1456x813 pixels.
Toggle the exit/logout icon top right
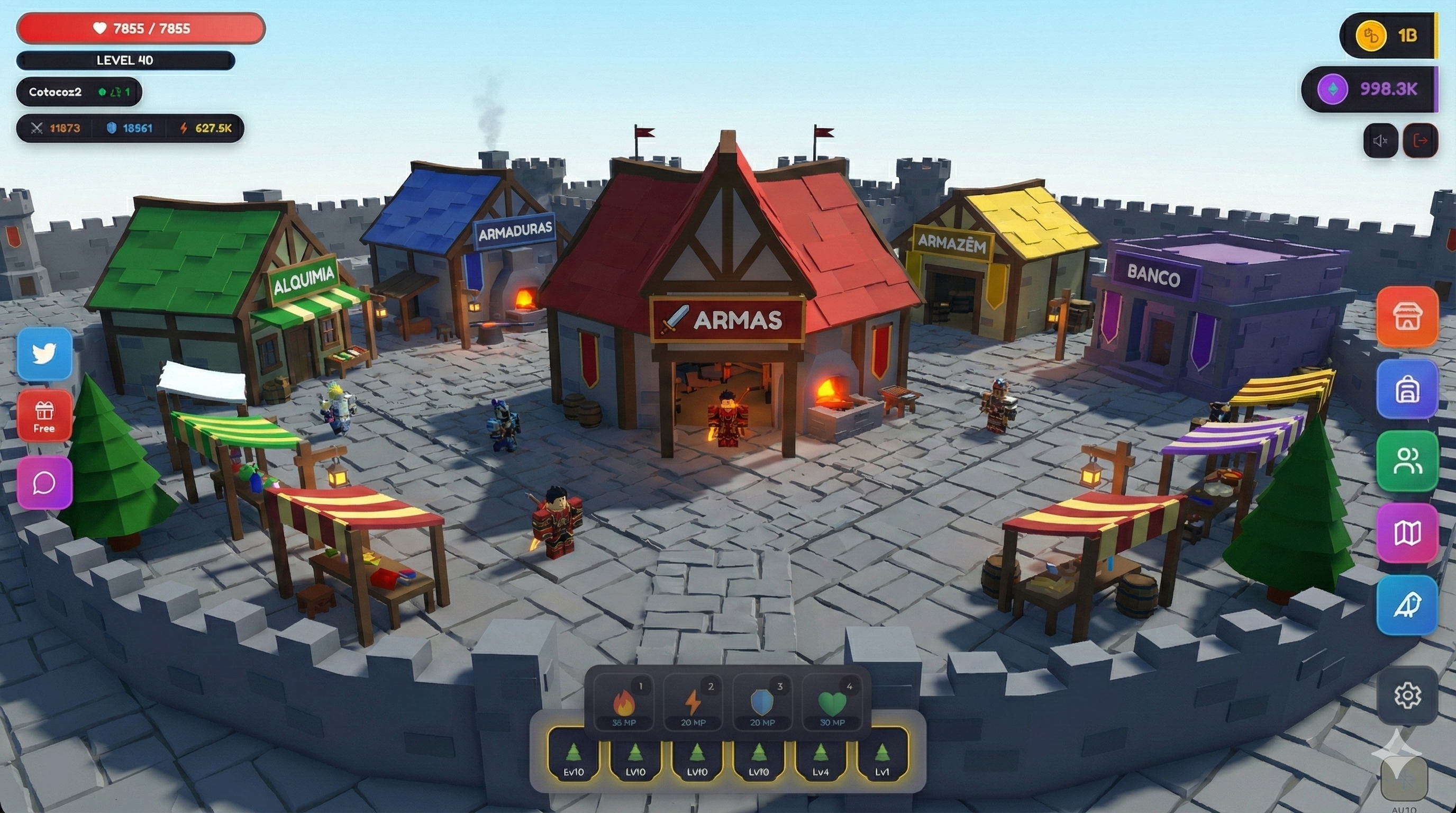(1422, 140)
